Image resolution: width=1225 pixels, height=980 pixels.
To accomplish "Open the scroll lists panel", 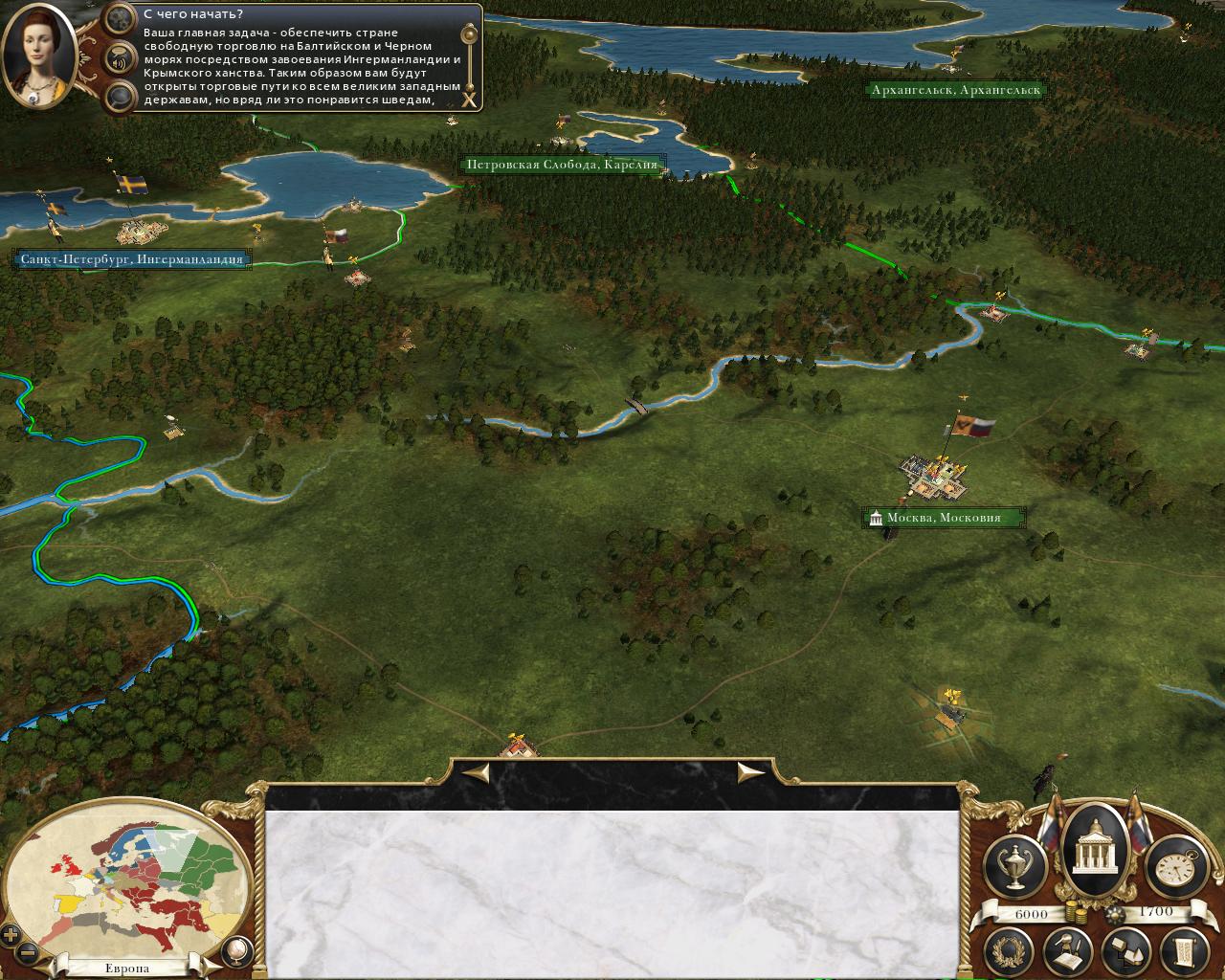I will coord(1181,948).
